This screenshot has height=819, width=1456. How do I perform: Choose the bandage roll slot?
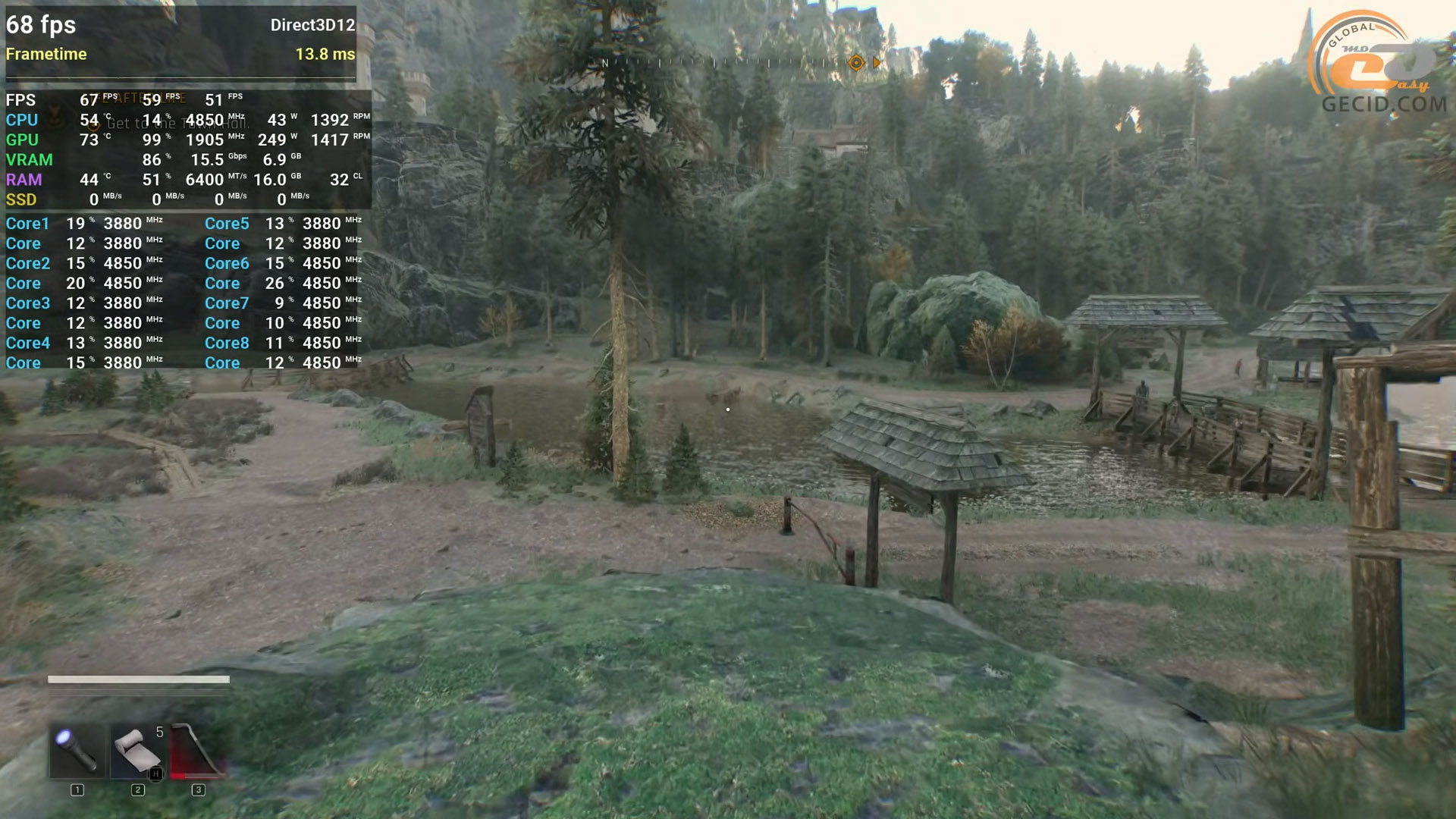pos(137,751)
